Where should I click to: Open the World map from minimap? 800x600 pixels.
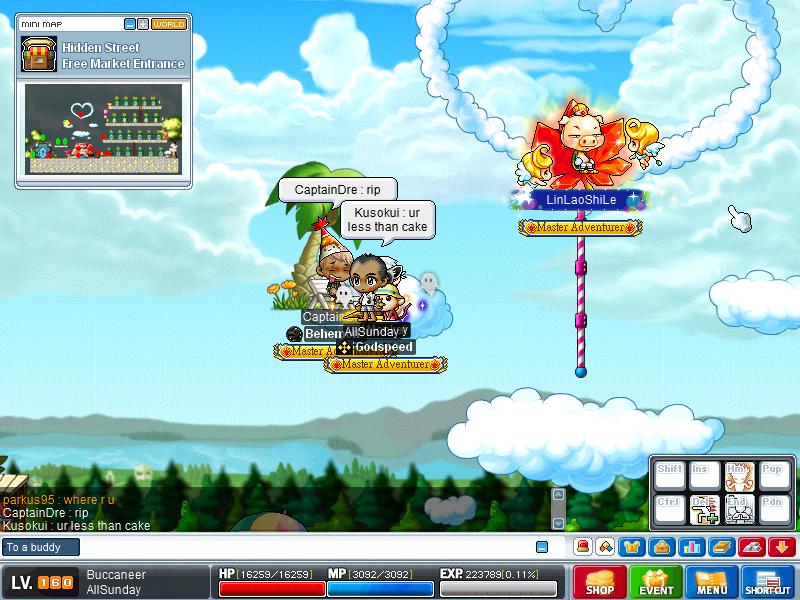pyautogui.click(x=169, y=23)
